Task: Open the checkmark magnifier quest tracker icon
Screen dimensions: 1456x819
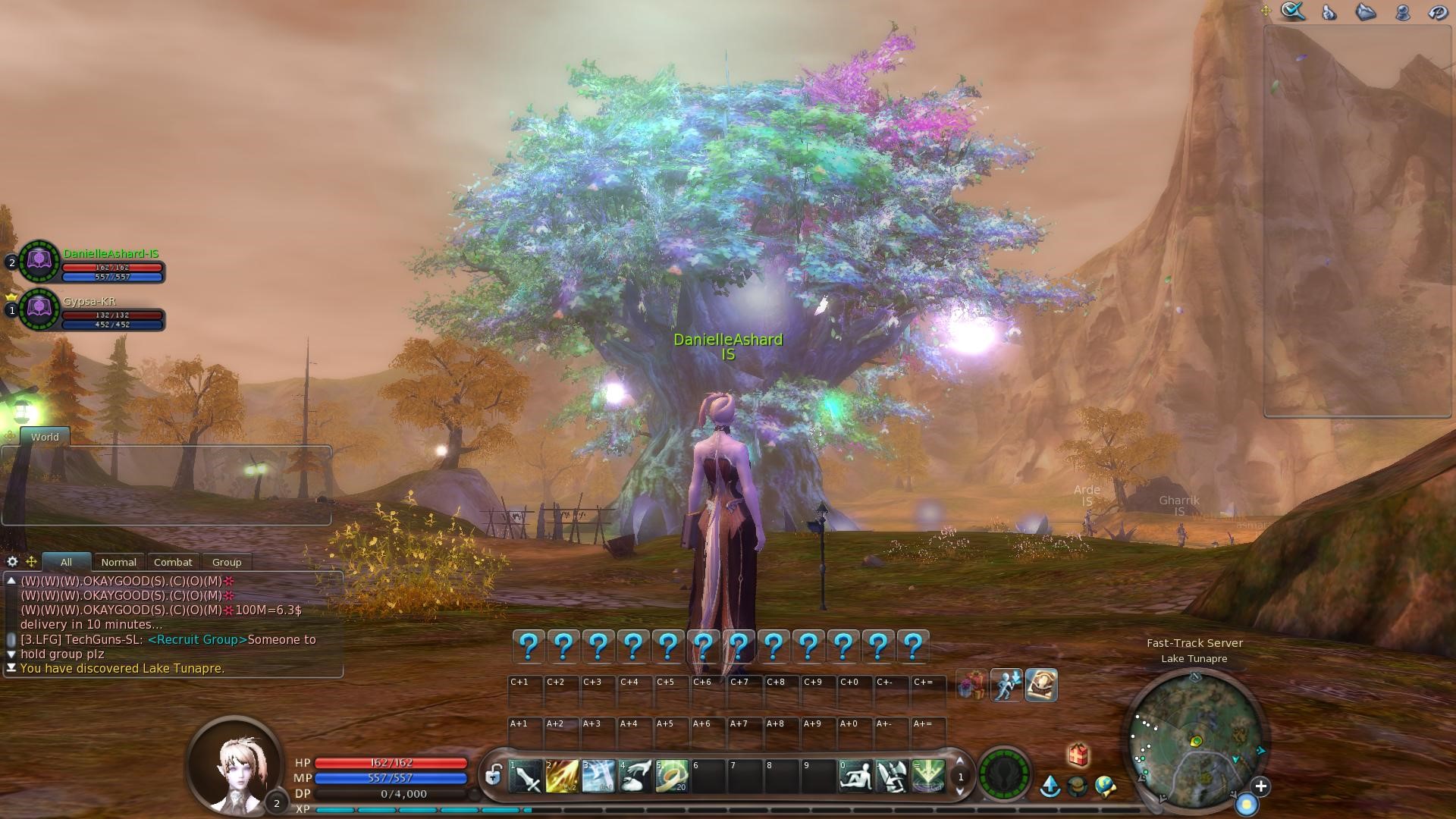Action: pos(1293,11)
